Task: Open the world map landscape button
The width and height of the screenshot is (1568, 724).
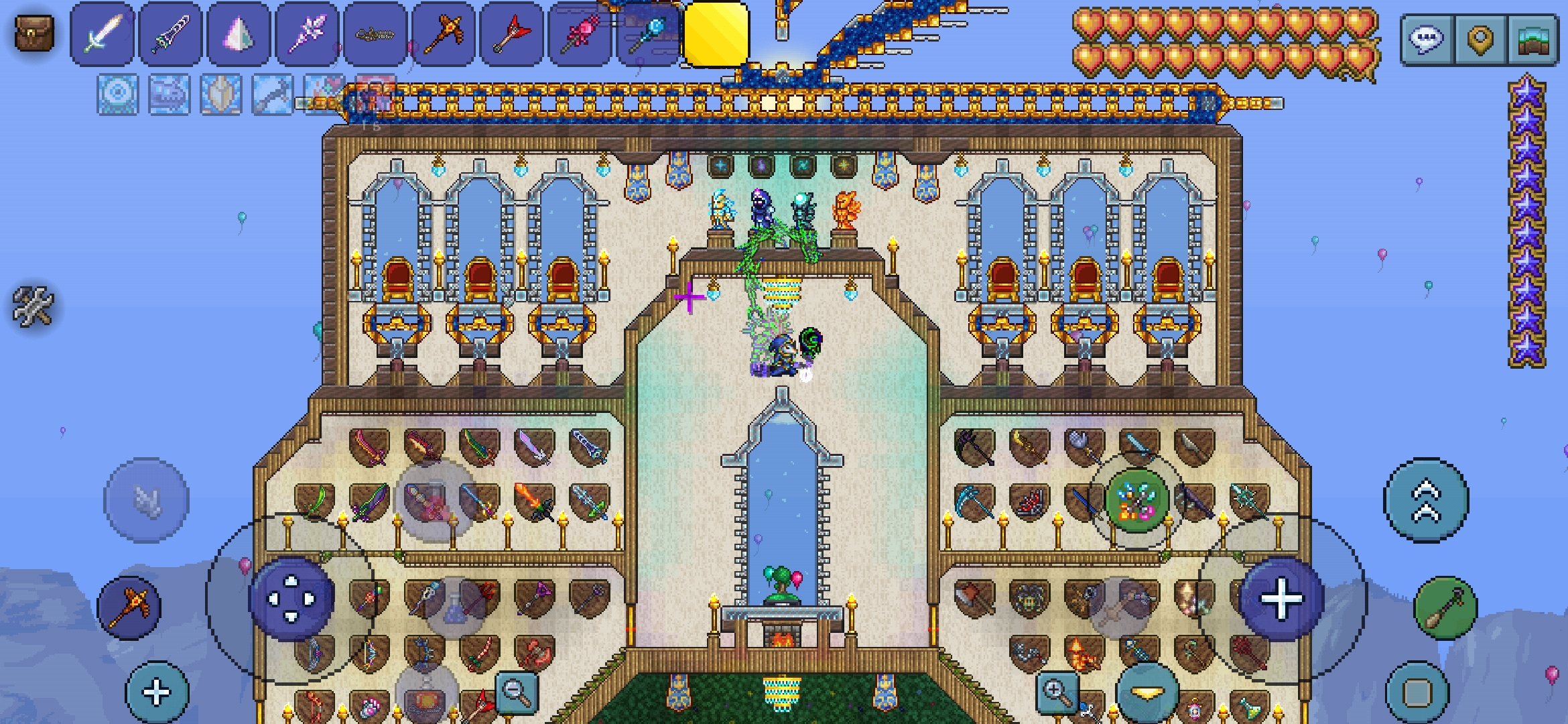Action: coord(1532,39)
